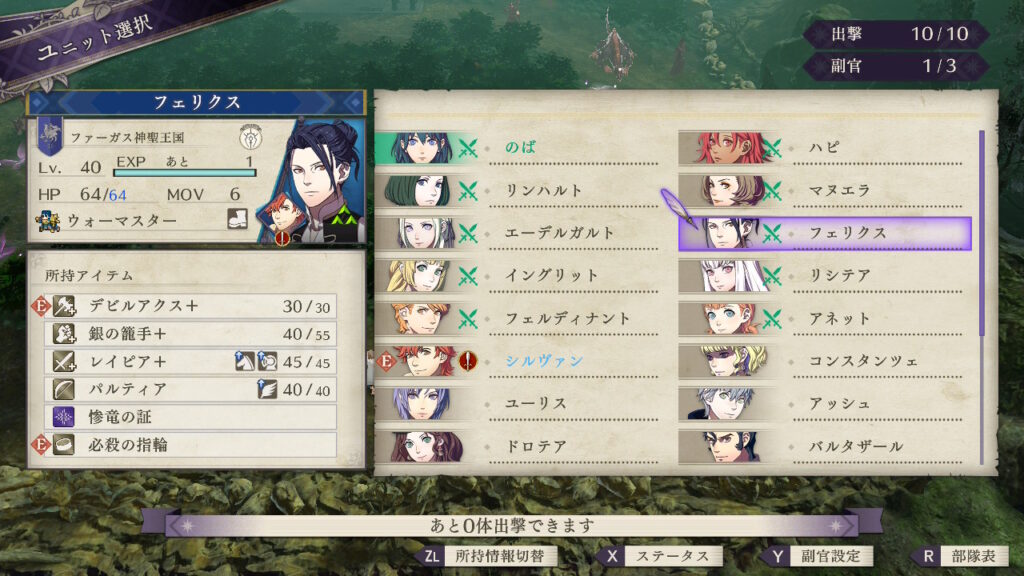Select レイピア+ item row
Image resolution: width=1024 pixels, height=576 pixels.
pos(190,362)
